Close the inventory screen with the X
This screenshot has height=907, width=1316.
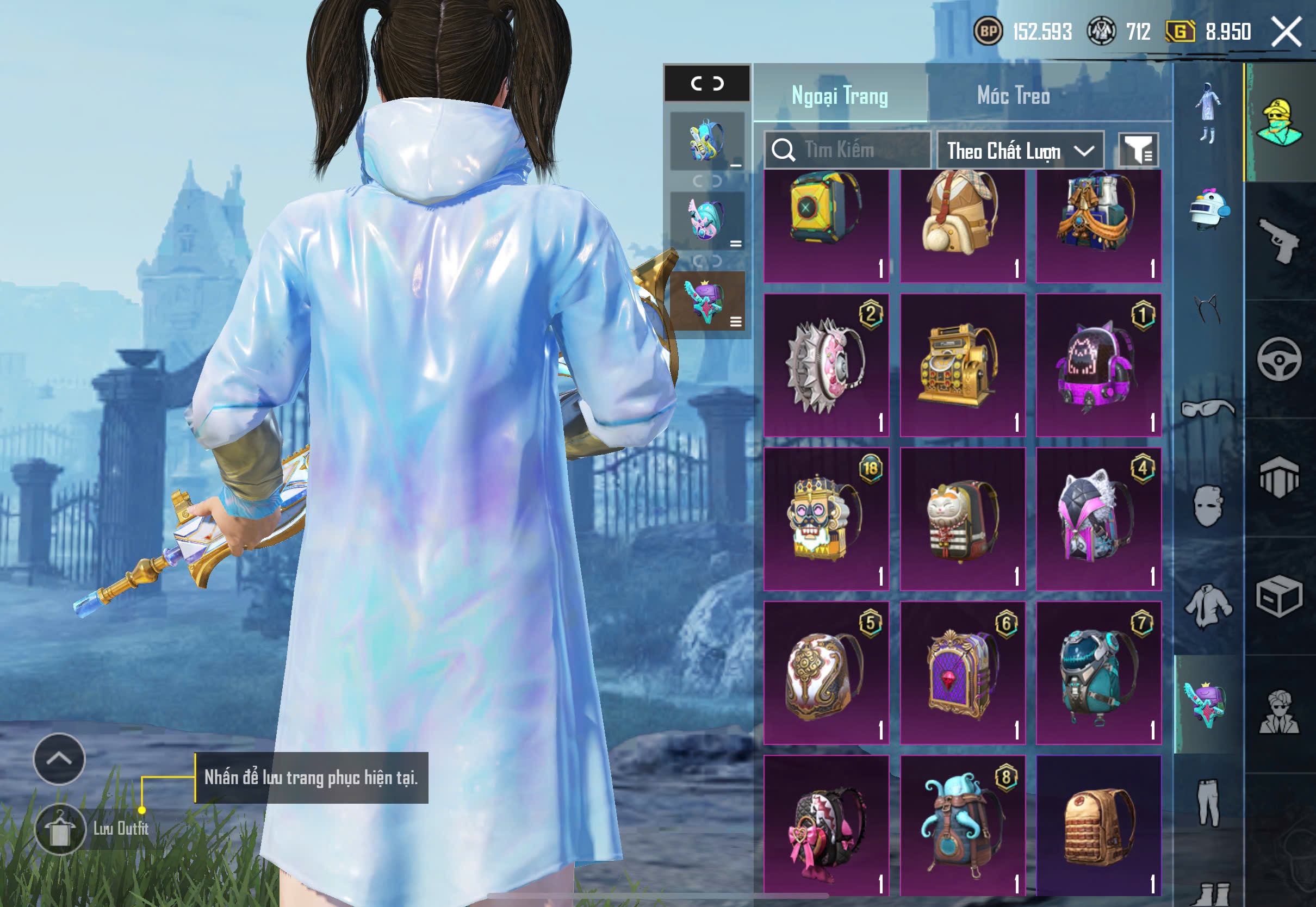[1287, 32]
